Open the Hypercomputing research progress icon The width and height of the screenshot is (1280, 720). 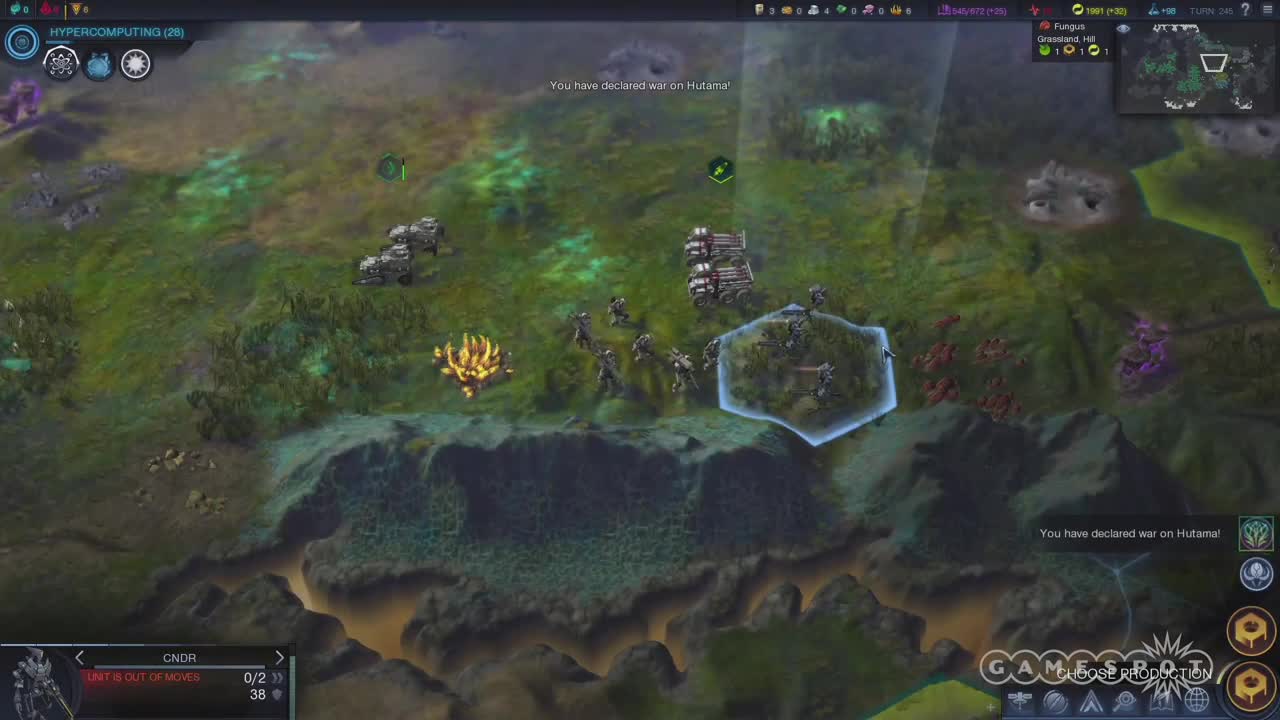pyautogui.click(x=22, y=42)
